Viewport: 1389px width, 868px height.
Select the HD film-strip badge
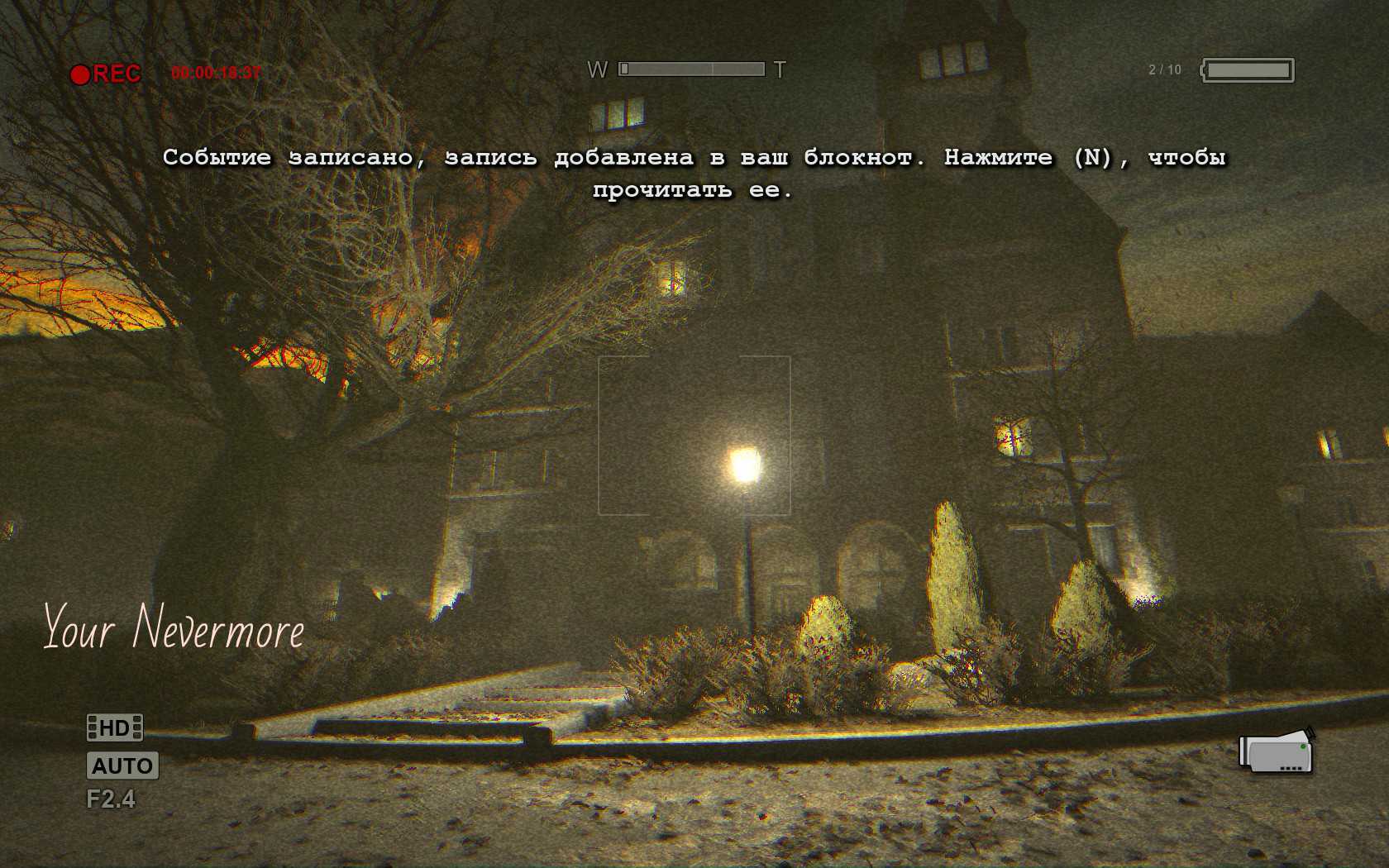click(x=115, y=727)
